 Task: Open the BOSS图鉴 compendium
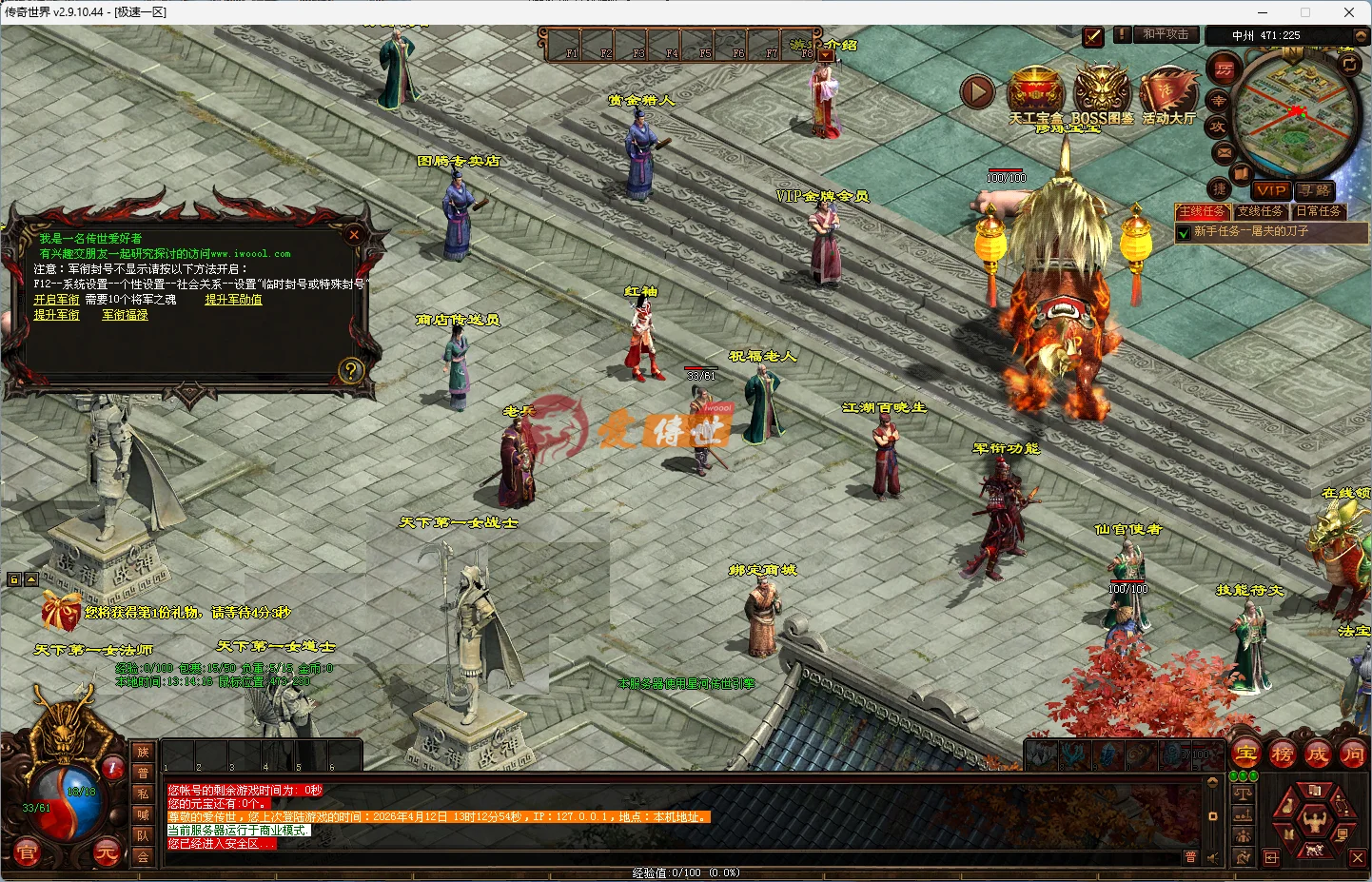click(x=1102, y=93)
